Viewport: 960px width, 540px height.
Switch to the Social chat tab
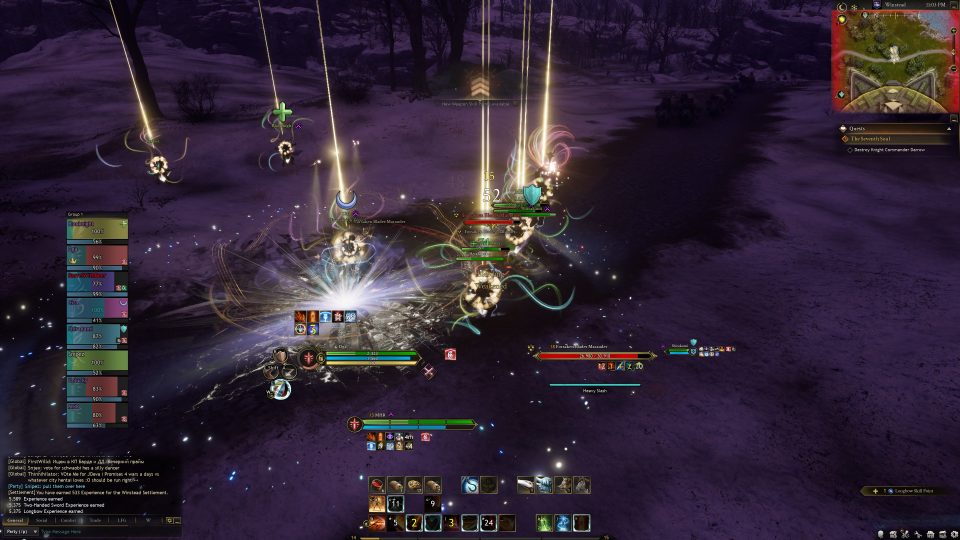click(42, 520)
